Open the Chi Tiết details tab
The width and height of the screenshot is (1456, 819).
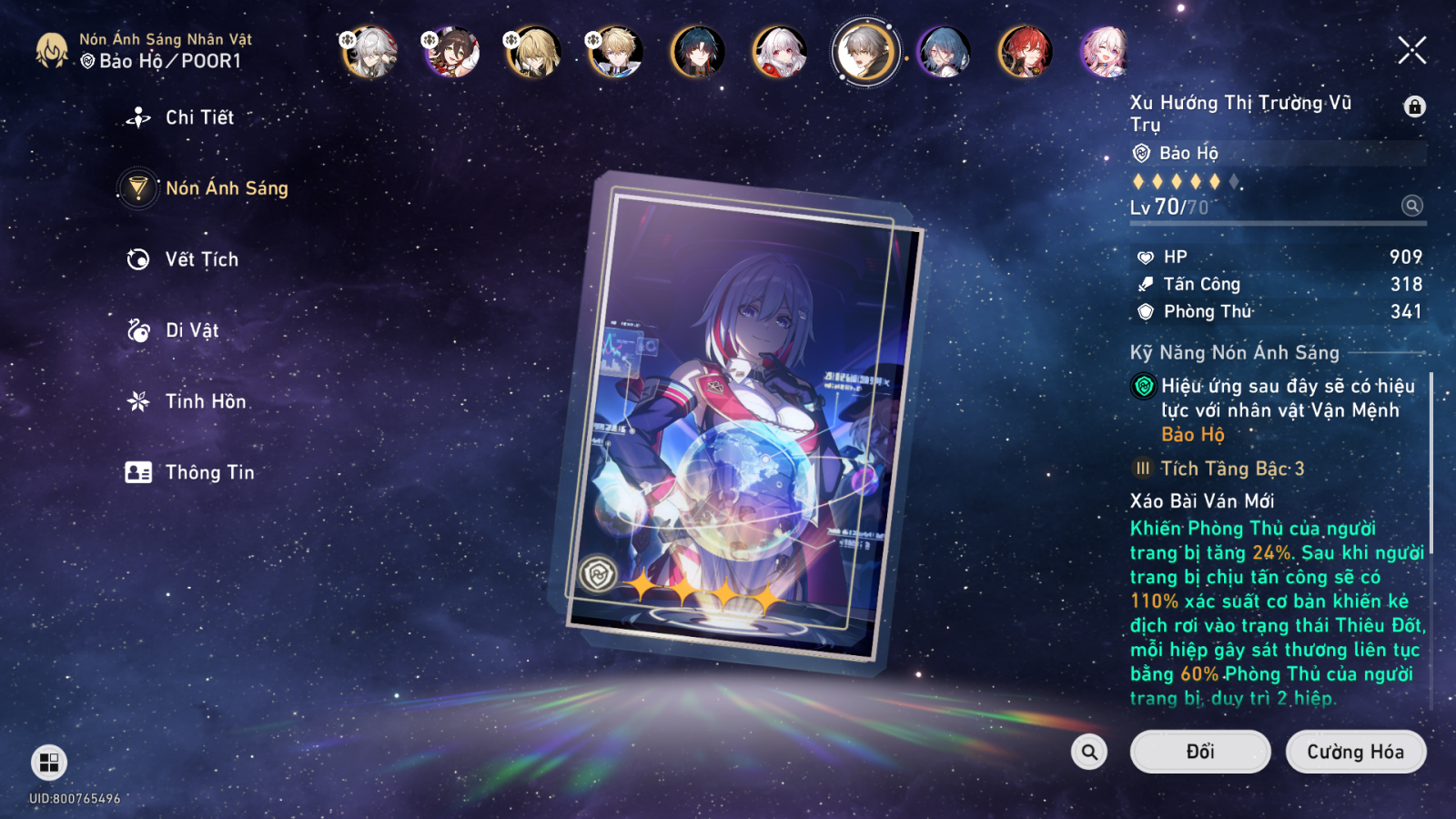click(198, 117)
